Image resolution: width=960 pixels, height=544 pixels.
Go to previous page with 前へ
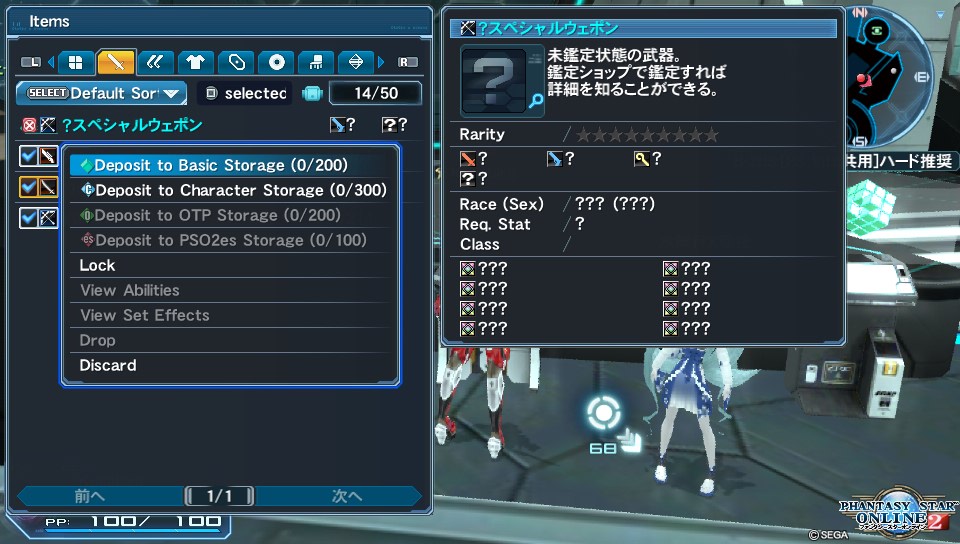(90, 495)
